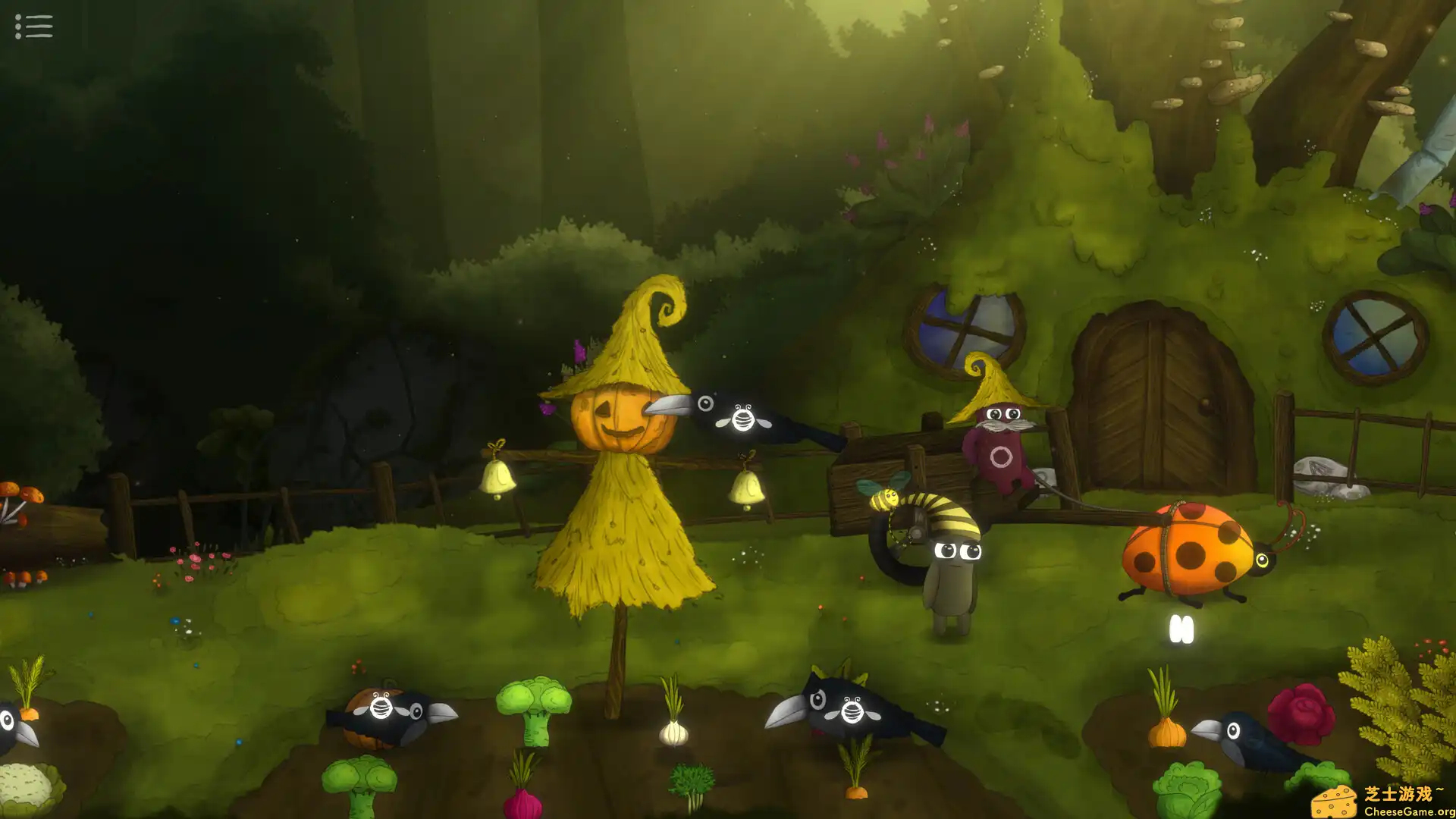Open the list menu icon
Screen dimensions: 1456x819
pos(34,27)
